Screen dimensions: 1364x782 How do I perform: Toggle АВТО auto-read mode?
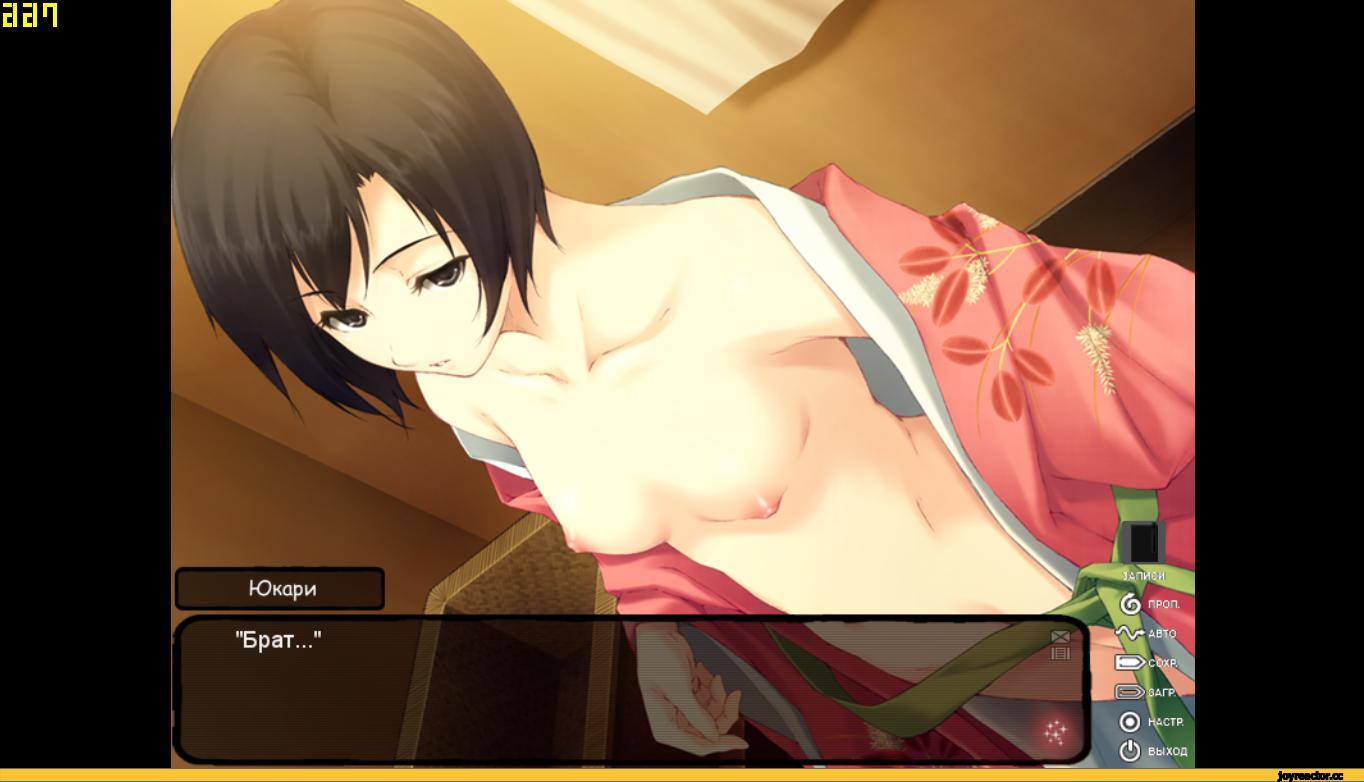1146,633
